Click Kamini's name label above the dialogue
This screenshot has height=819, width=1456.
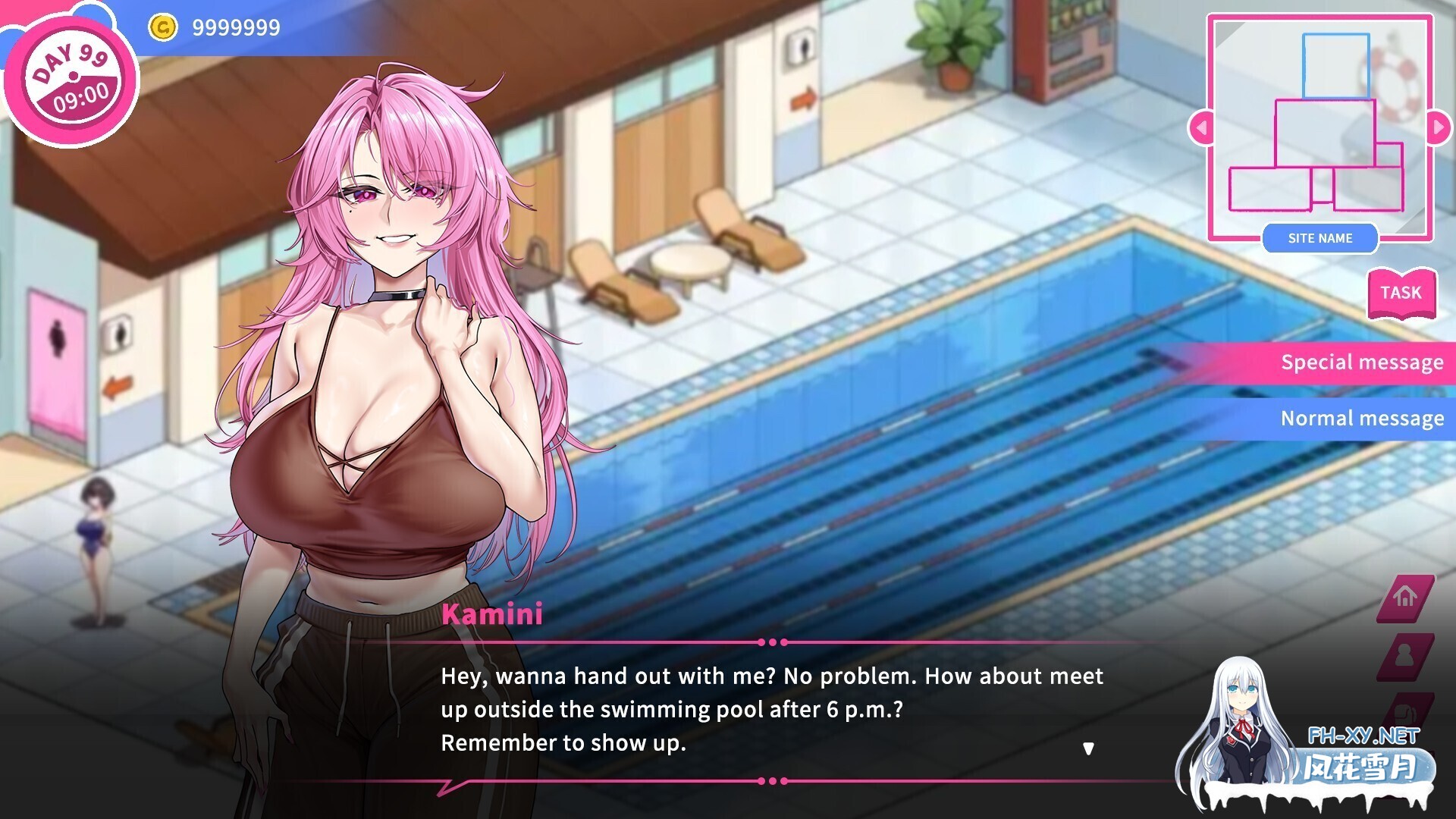coord(491,615)
